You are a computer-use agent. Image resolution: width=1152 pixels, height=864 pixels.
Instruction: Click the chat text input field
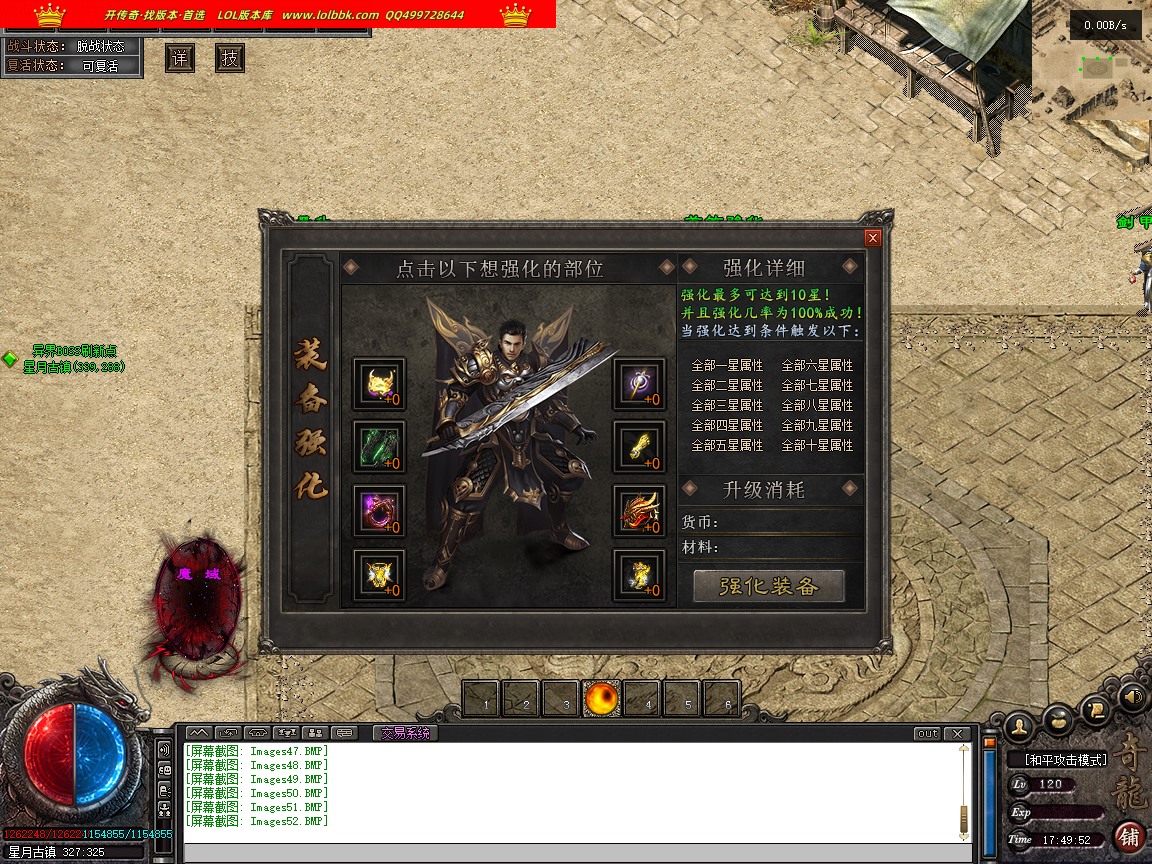570,852
